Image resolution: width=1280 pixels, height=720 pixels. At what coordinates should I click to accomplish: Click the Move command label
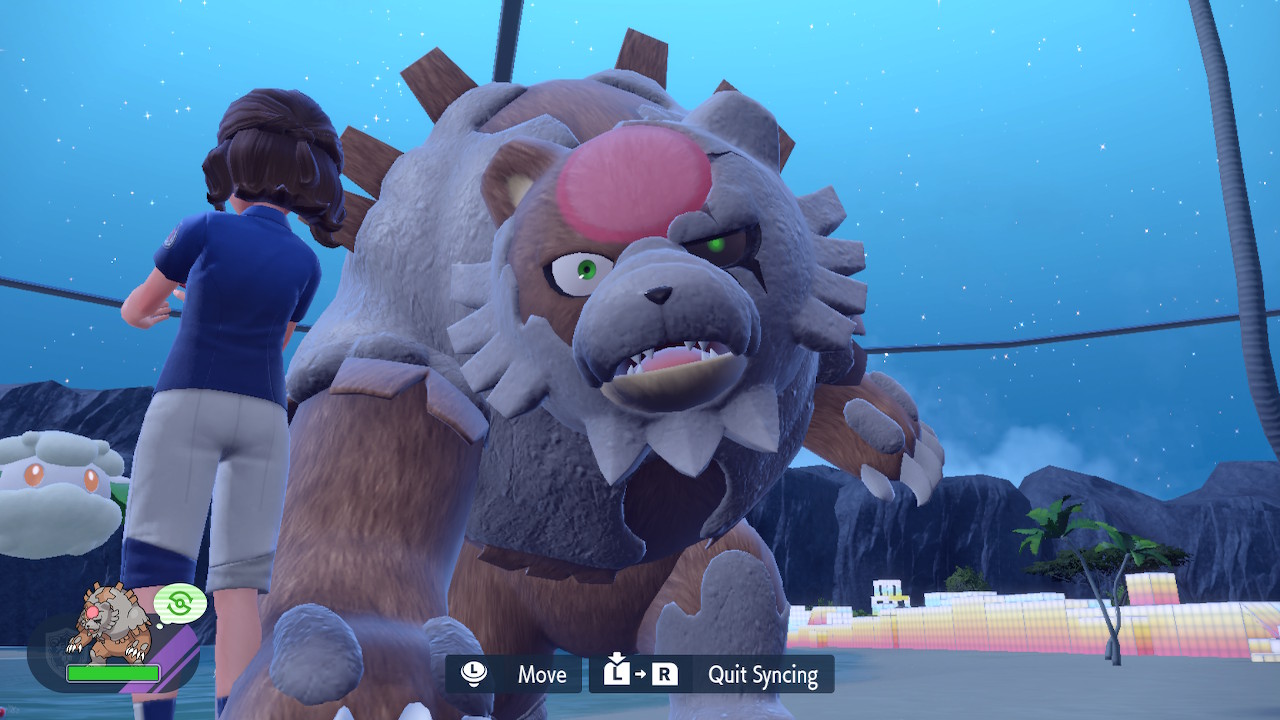542,674
